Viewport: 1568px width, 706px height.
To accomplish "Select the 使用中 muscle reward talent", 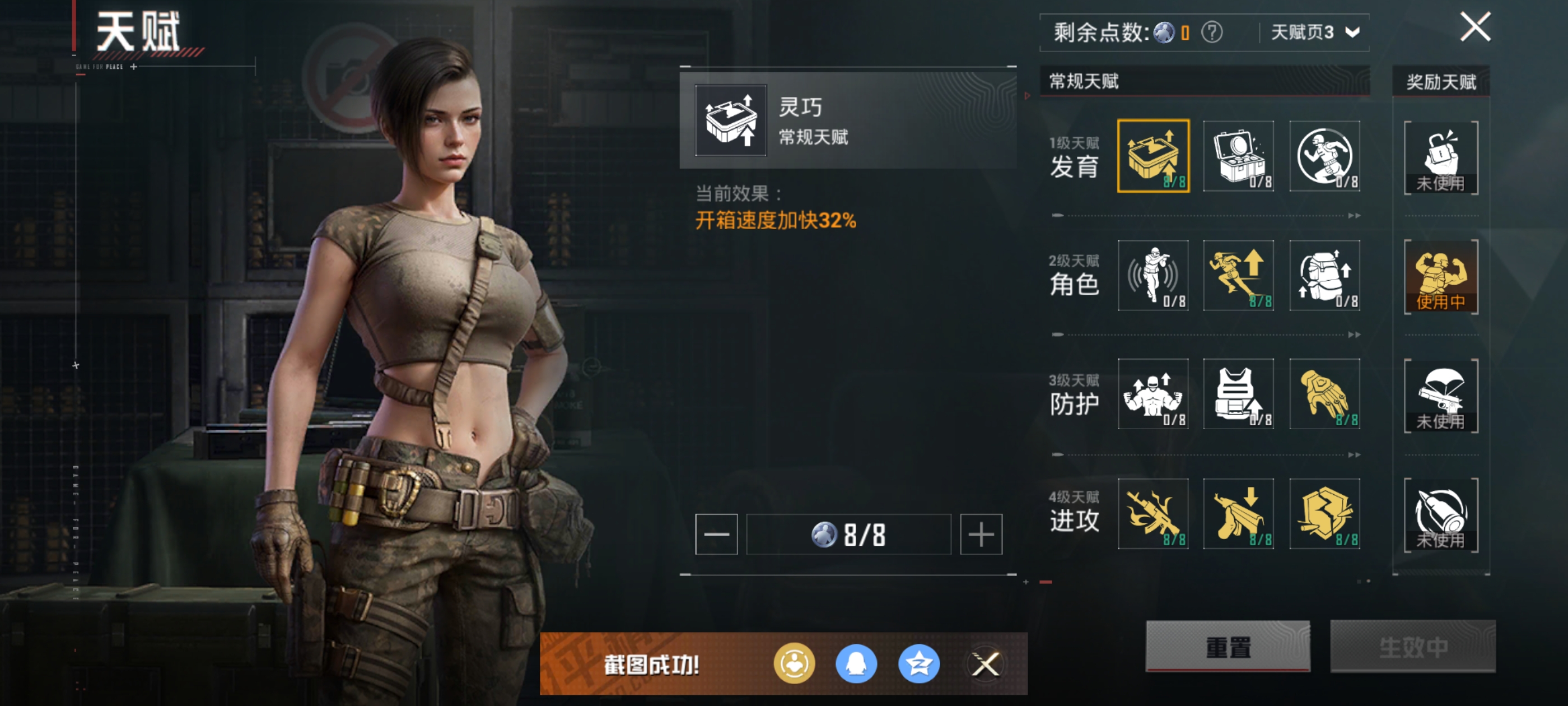I will point(1441,277).
